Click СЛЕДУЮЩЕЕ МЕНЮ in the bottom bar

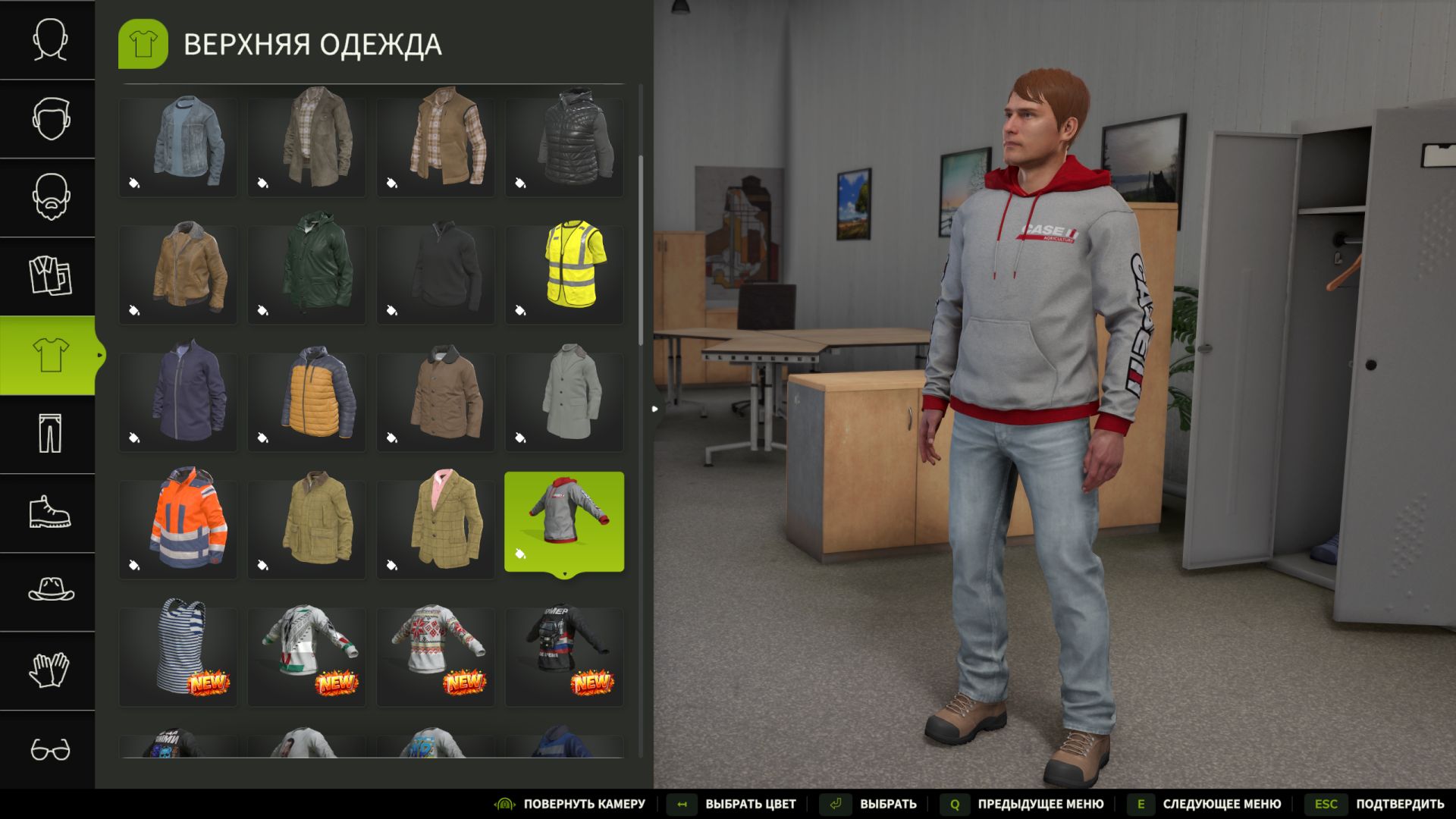[1221, 804]
